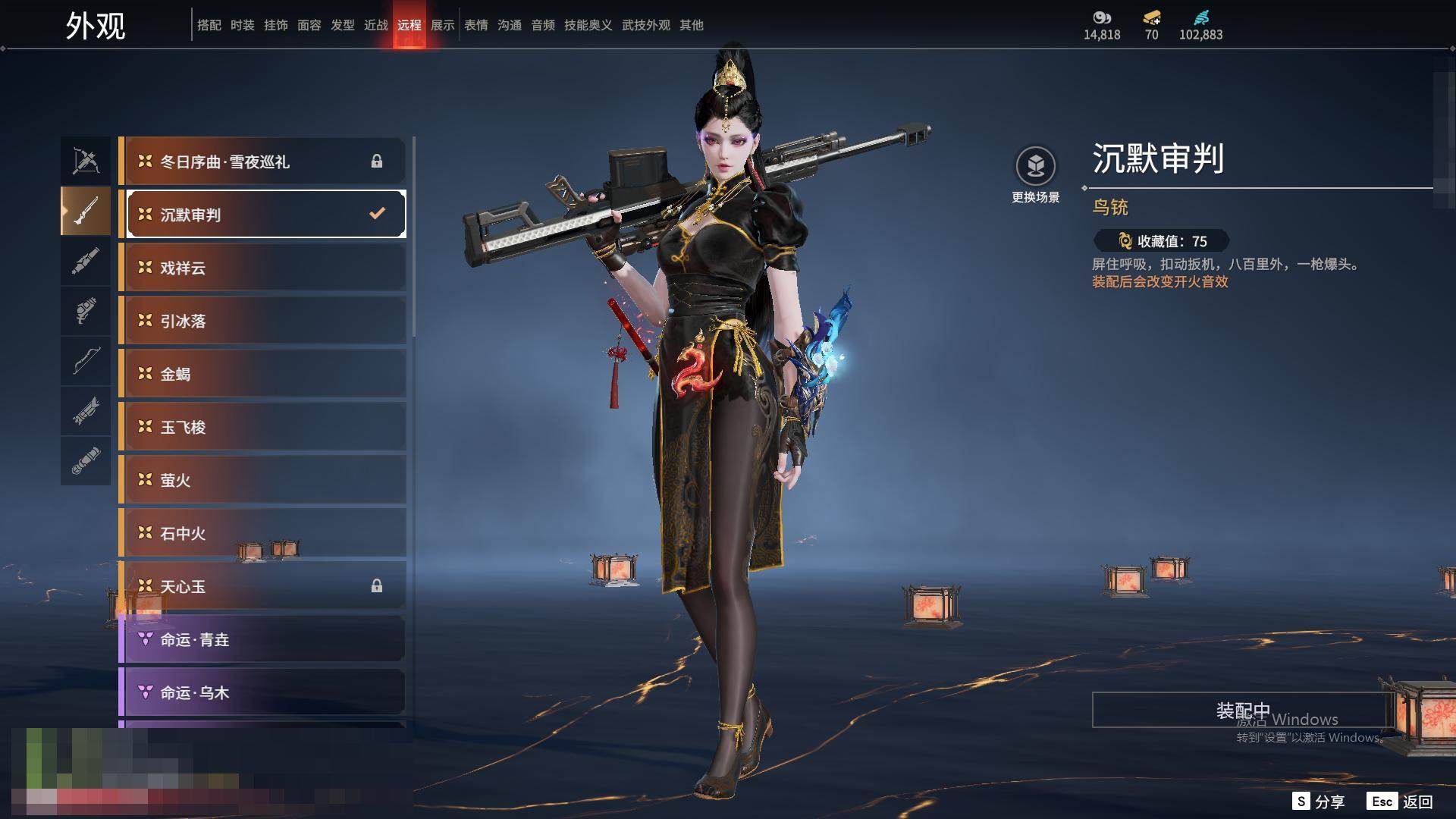Open the 挂饰 tab

click(276, 25)
